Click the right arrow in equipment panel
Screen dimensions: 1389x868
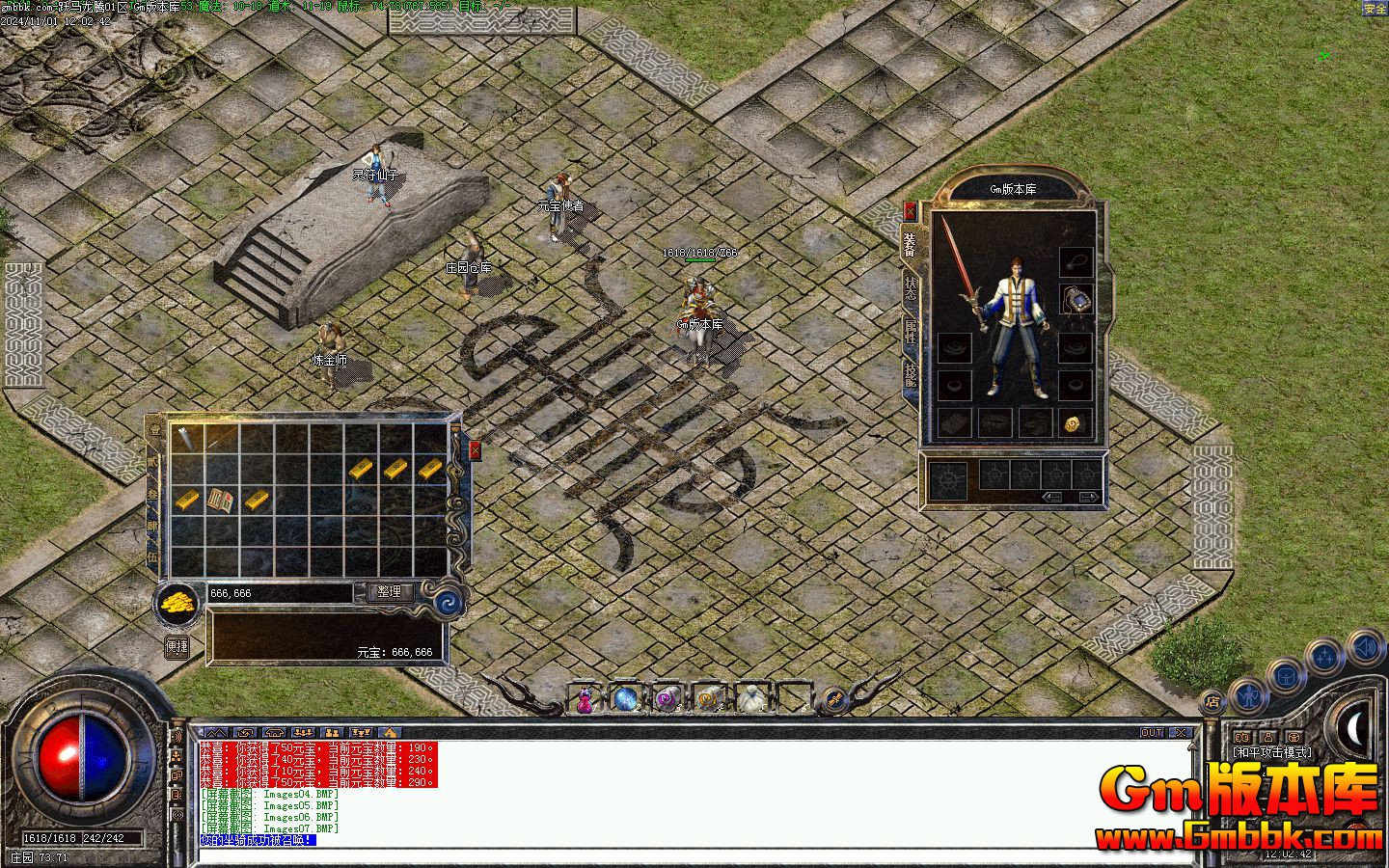[1089, 497]
